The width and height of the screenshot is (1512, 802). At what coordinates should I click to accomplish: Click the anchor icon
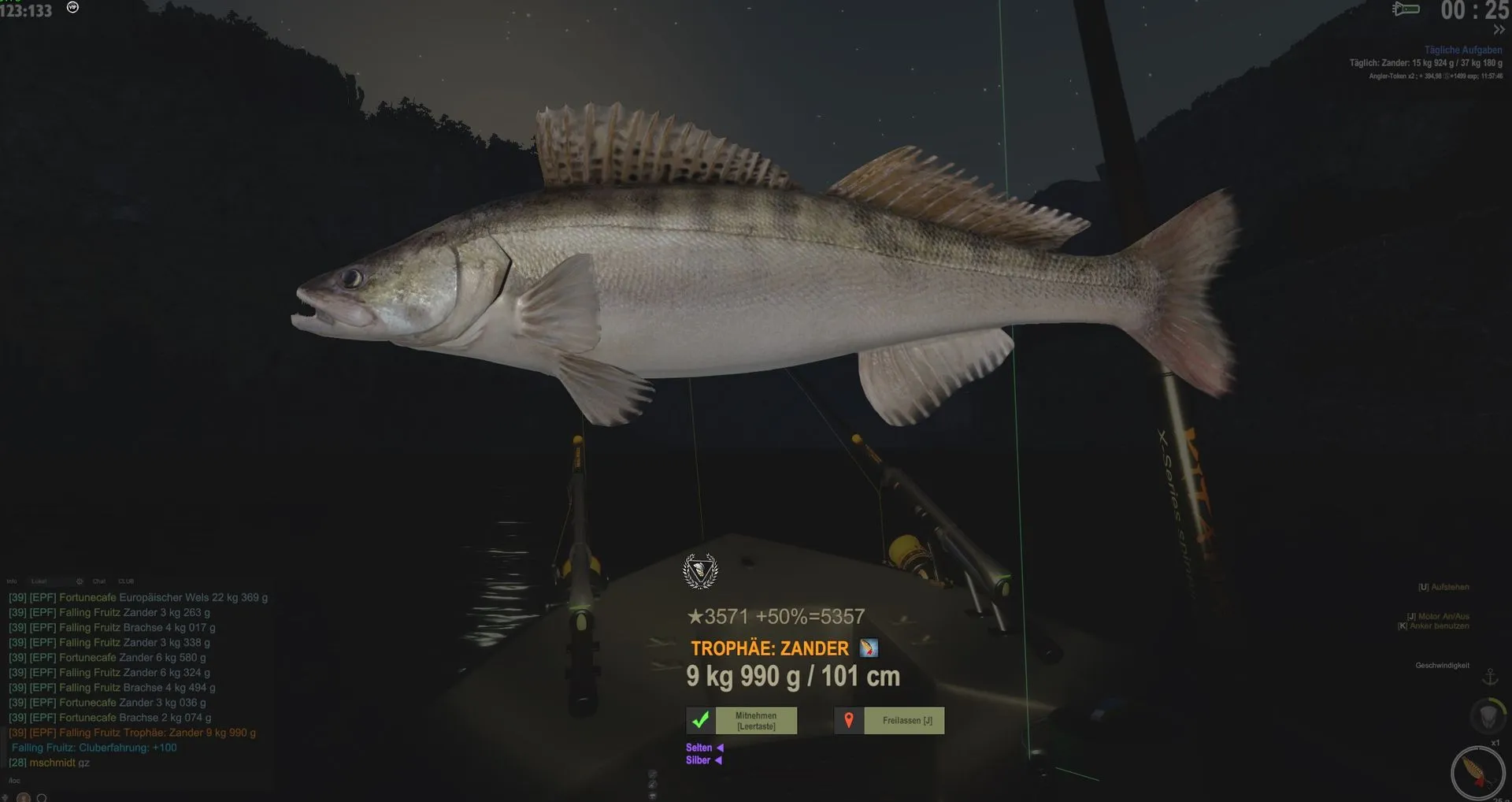(x=1490, y=677)
